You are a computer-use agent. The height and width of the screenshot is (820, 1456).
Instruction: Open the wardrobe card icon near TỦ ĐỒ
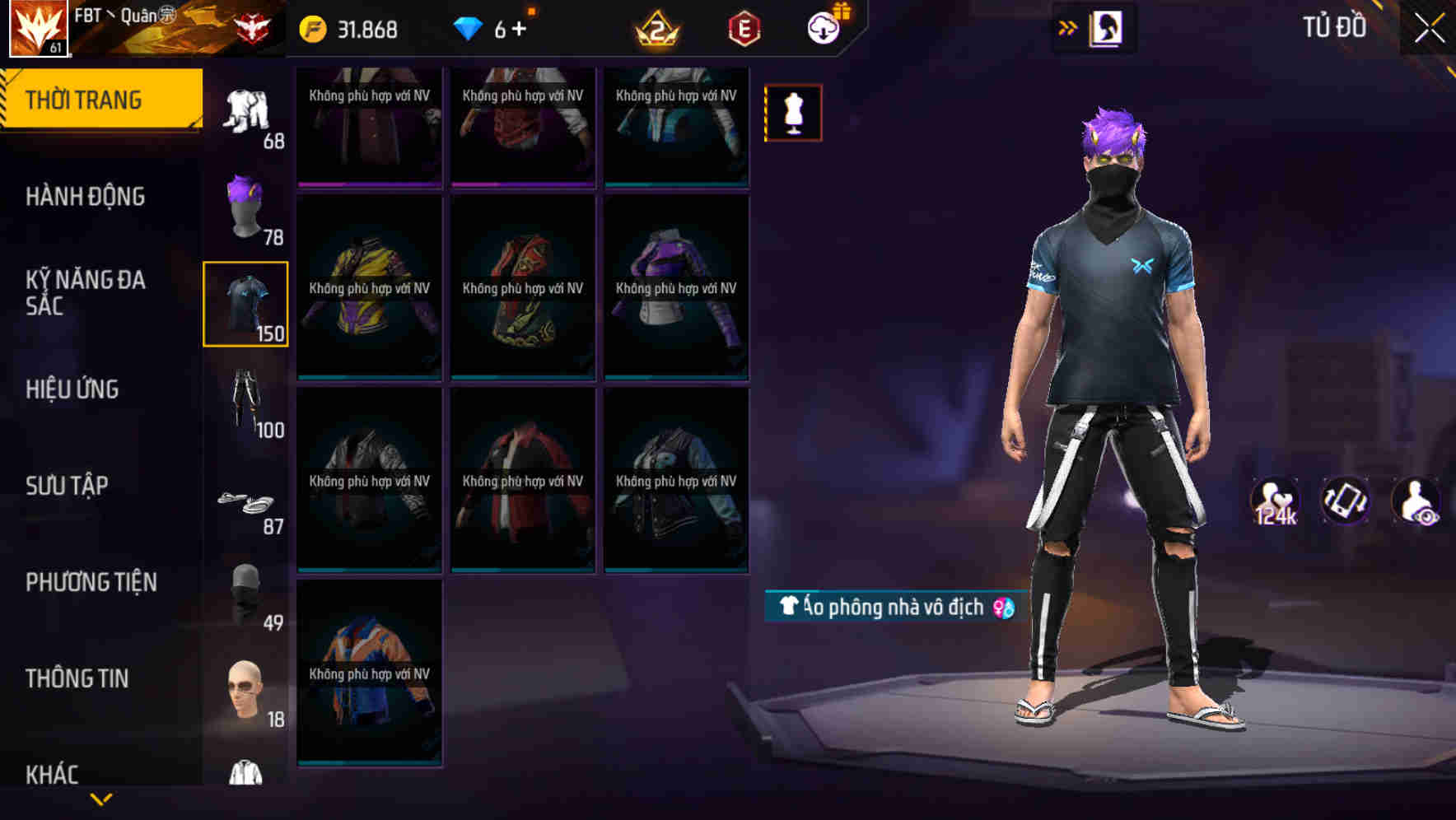(x=1104, y=27)
